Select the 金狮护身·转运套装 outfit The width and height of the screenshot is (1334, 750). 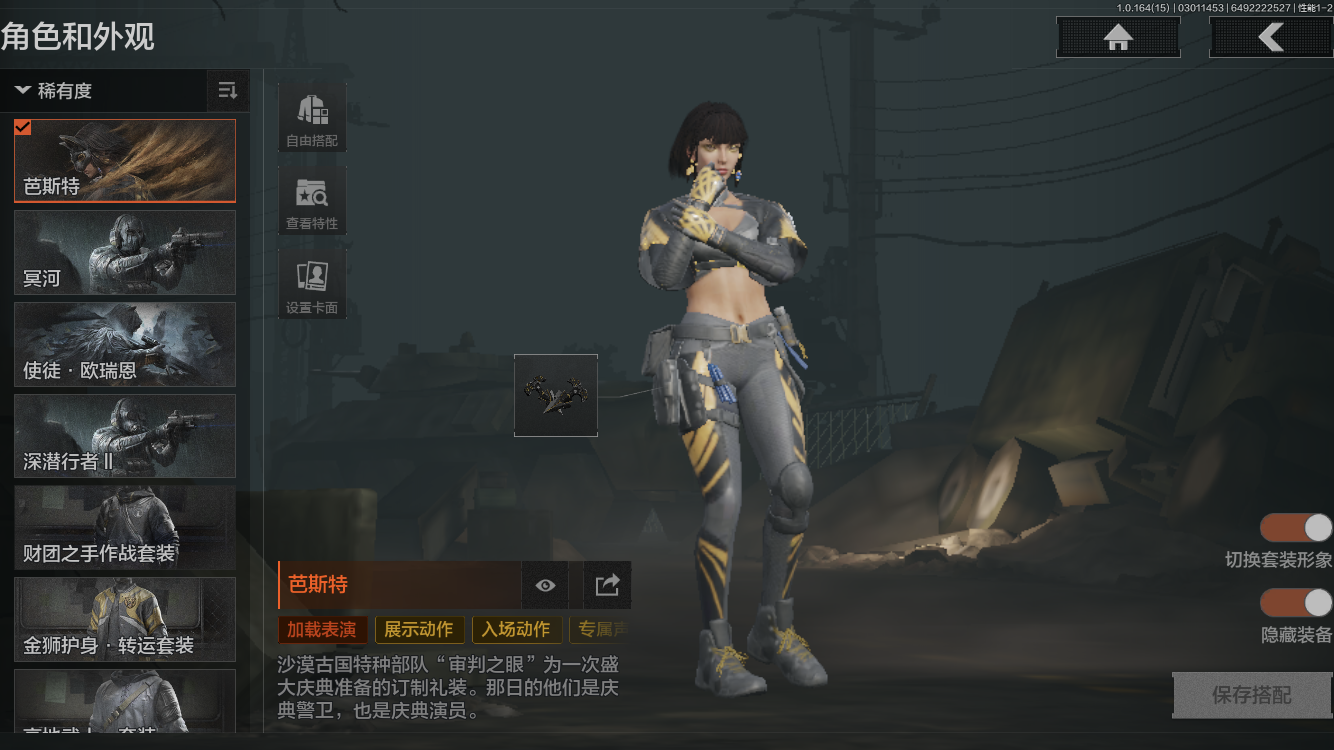point(124,620)
